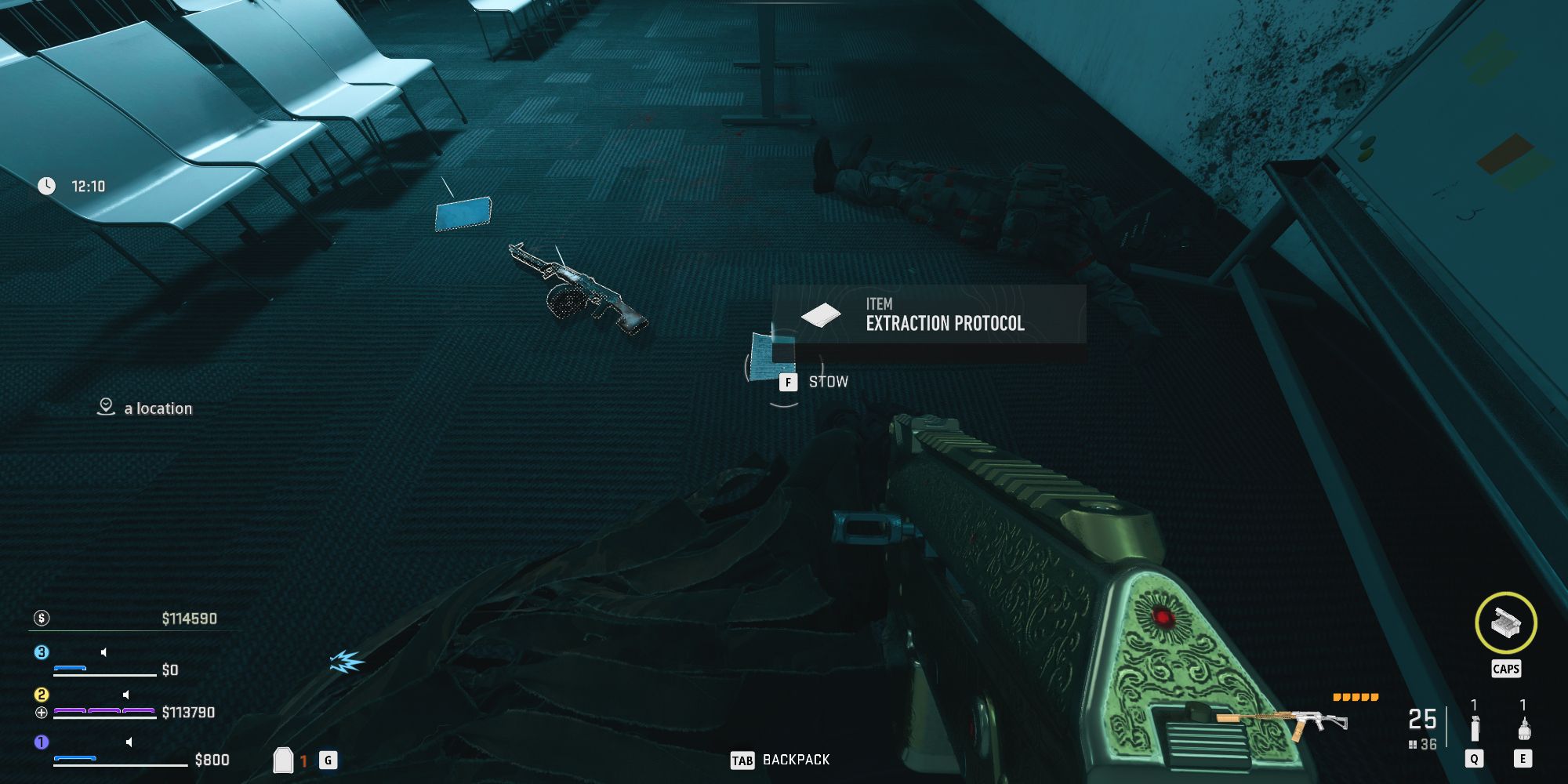Image resolution: width=1568 pixels, height=784 pixels.
Task: Mute teammate 1's voice speaker
Action: coord(129,742)
